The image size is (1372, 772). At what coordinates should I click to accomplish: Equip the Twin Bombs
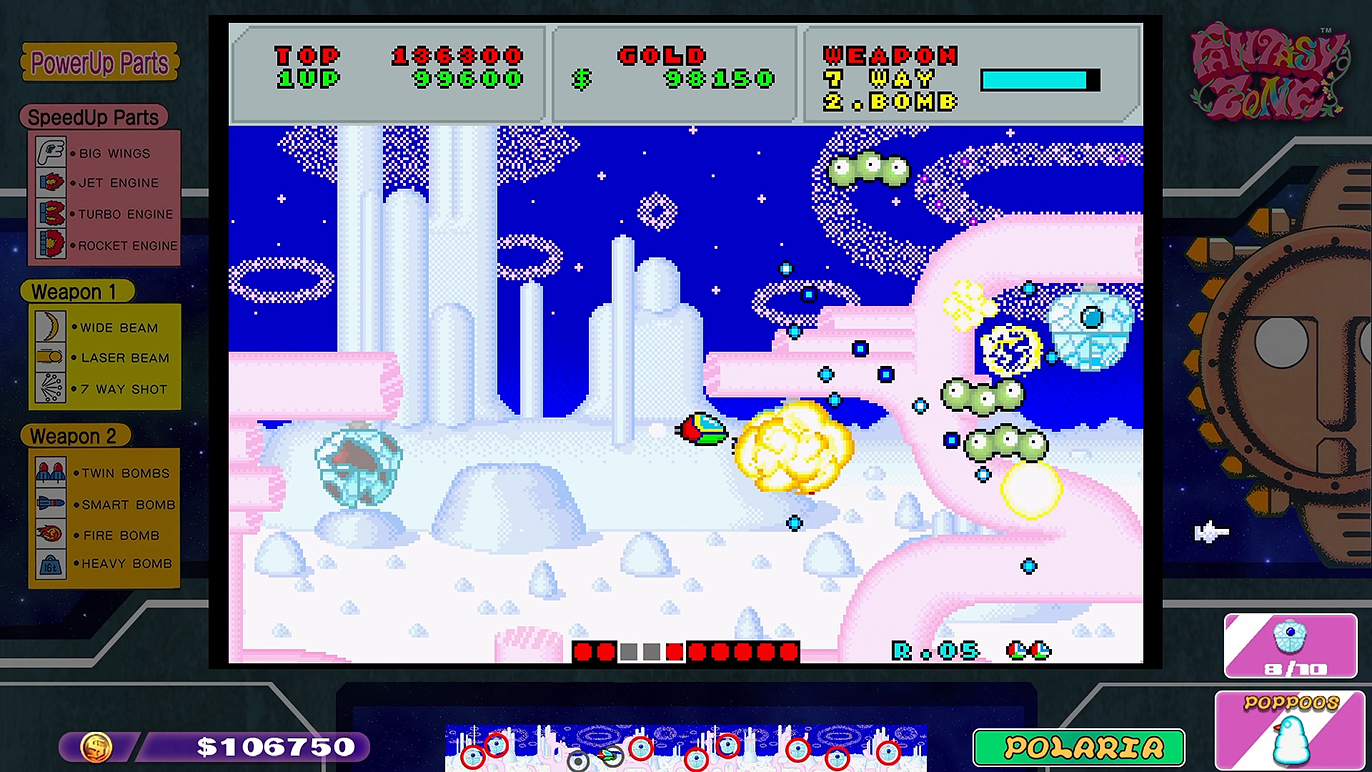tap(104, 473)
